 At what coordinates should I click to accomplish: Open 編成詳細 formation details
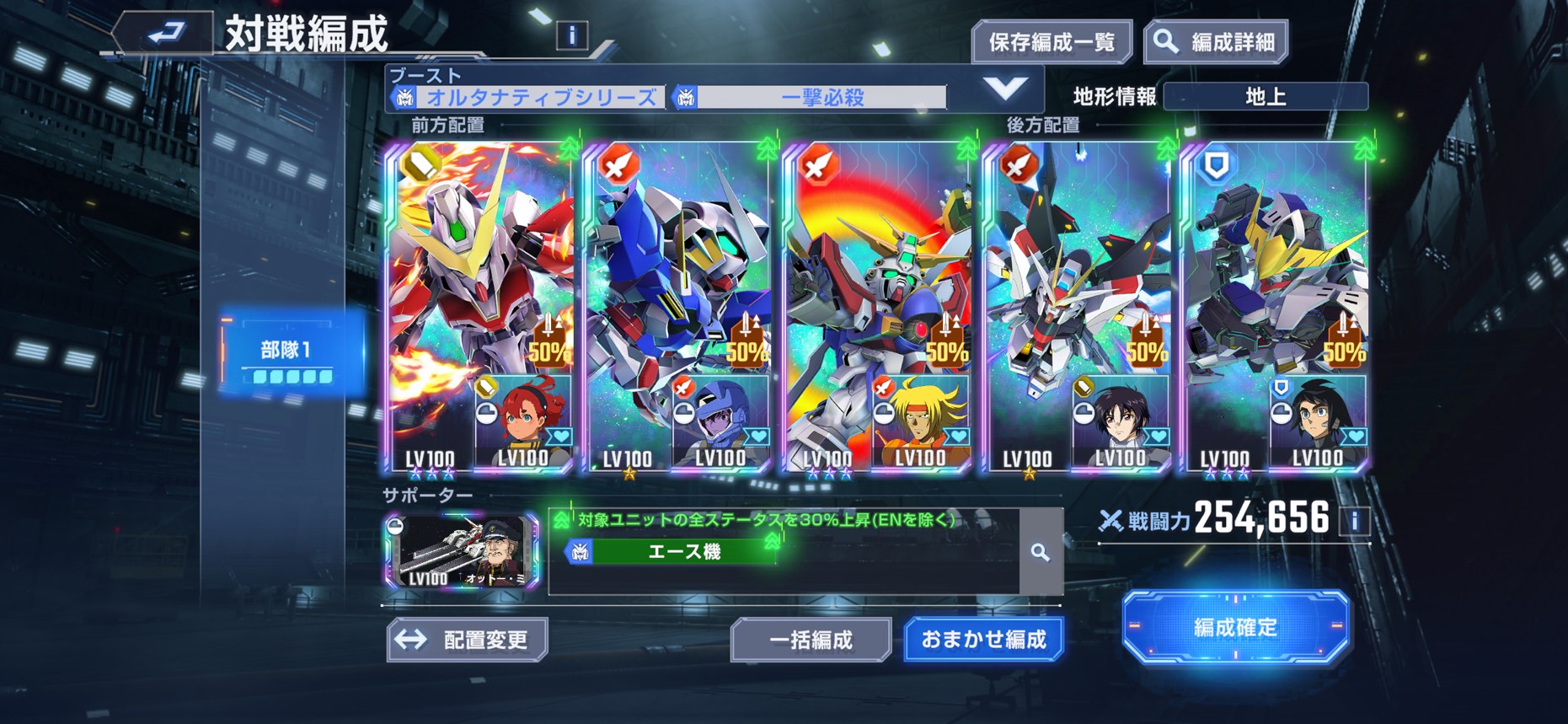[1216, 42]
